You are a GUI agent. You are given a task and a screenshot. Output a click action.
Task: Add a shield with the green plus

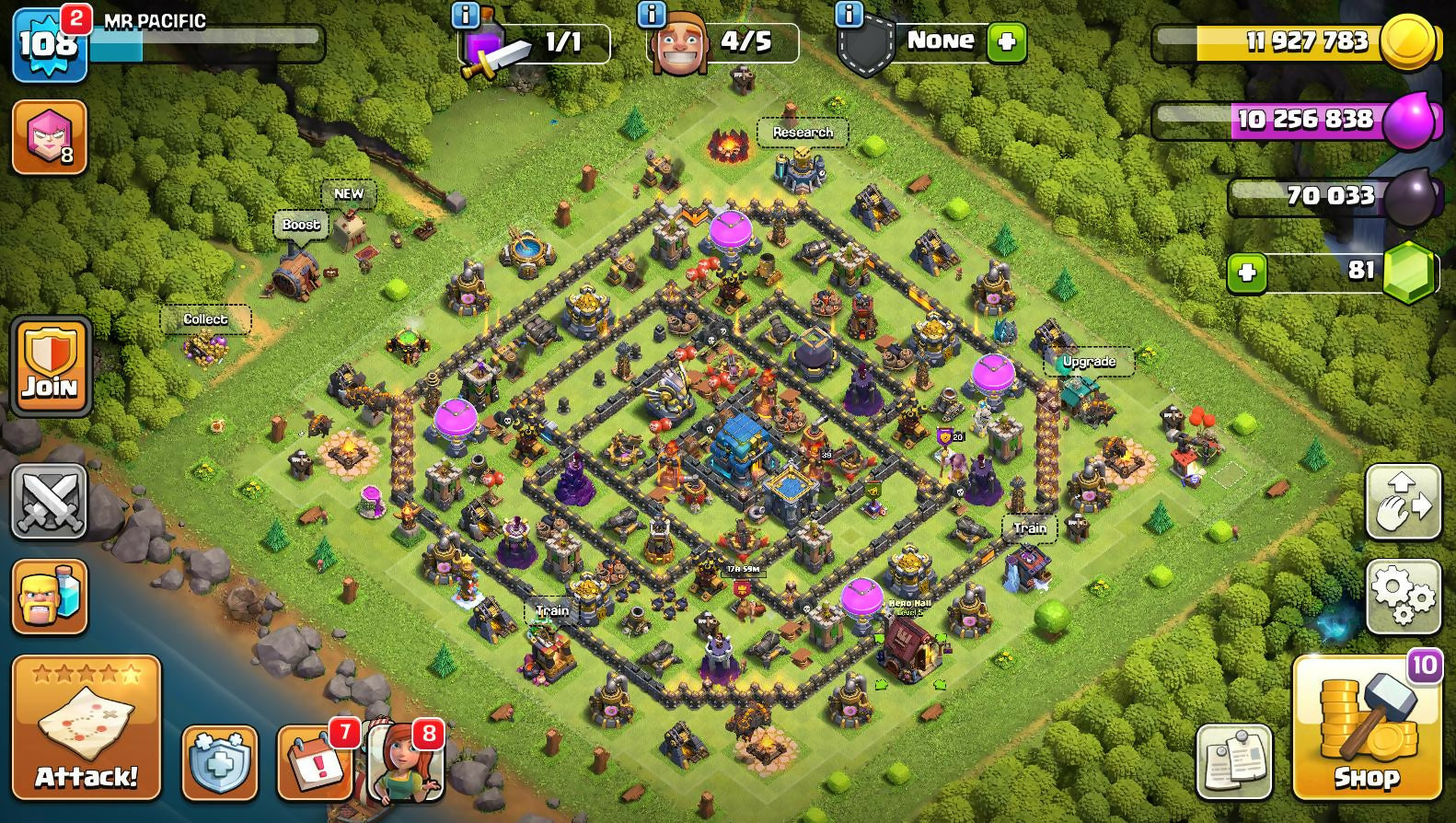pos(1006,42)
